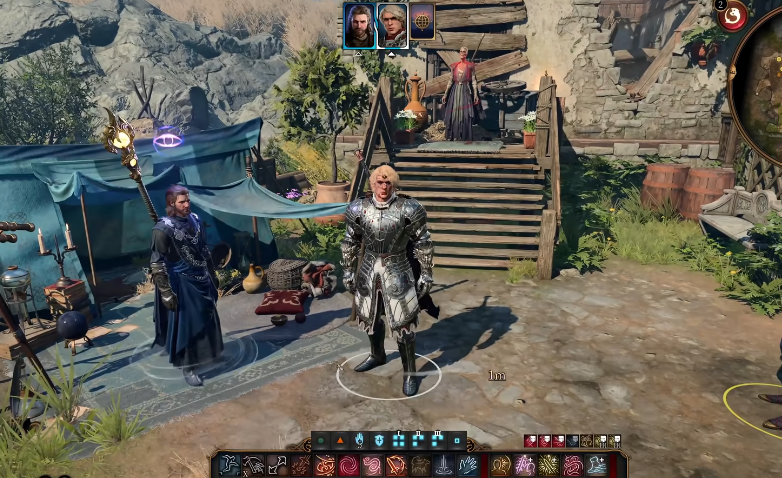Image resolution: width=782 pixels, height=478 pixels.
Task: Activate the first hotbar jump action
Action: point(230,465)
